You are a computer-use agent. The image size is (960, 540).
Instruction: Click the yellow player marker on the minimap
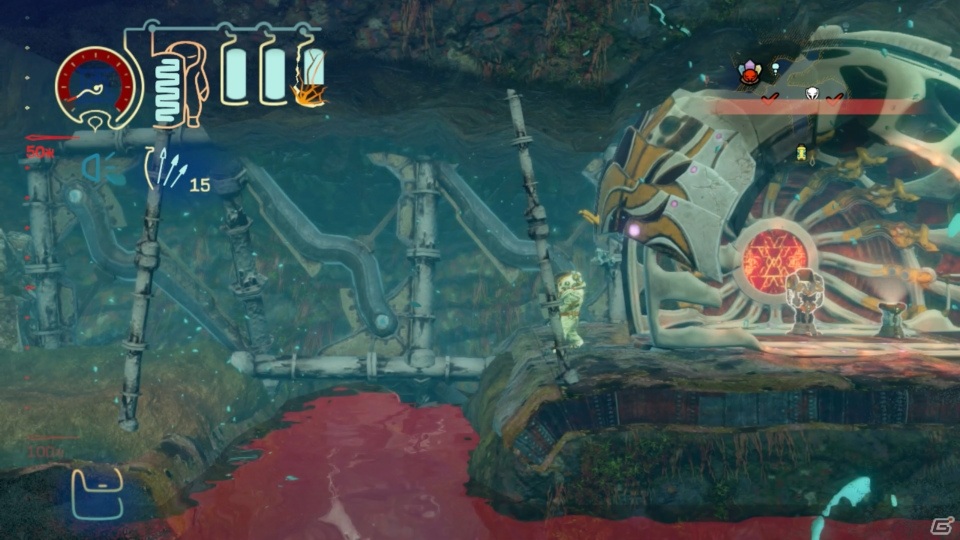[801, 153]
